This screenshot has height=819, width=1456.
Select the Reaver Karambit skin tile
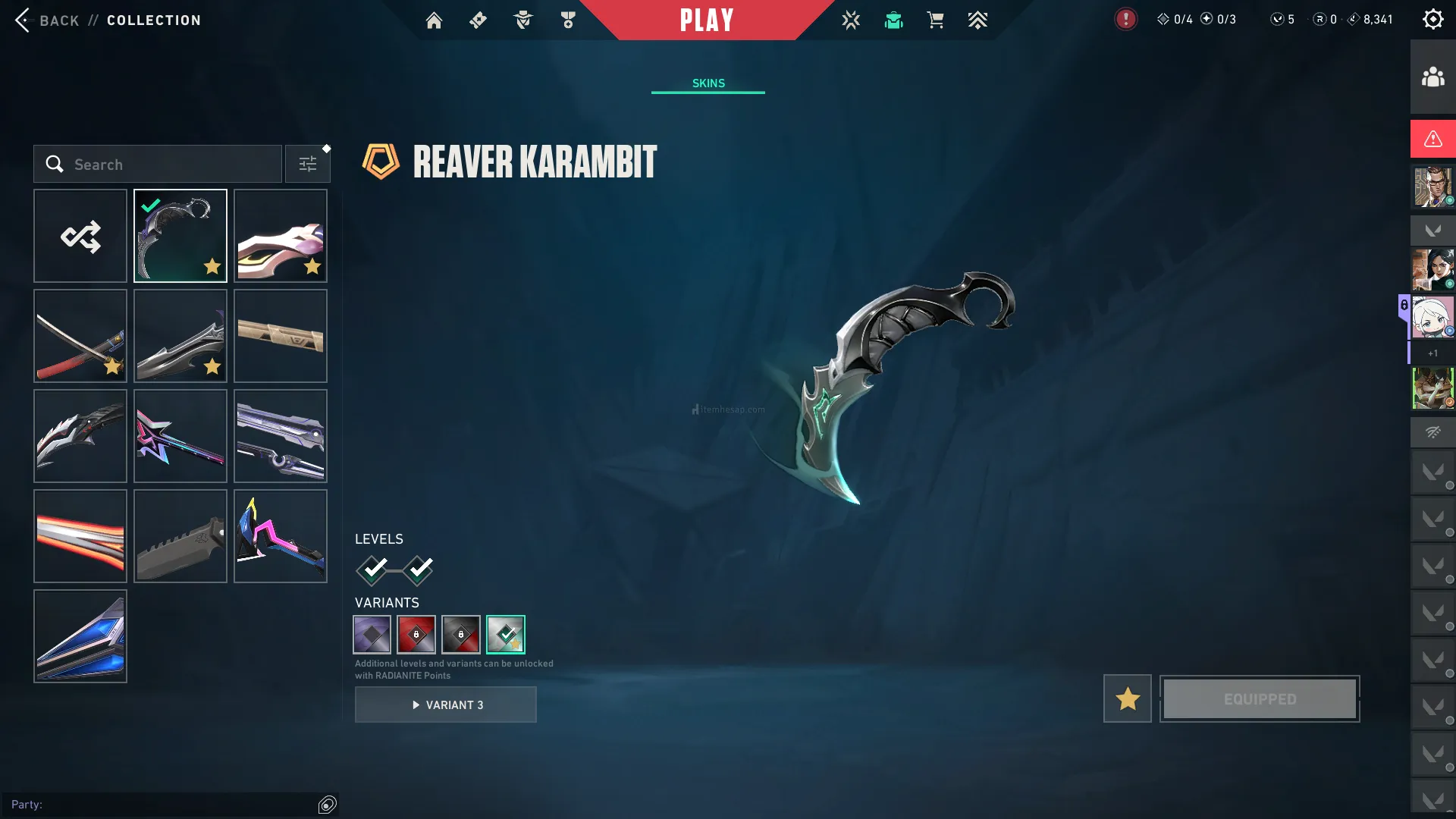coord(180,236)
